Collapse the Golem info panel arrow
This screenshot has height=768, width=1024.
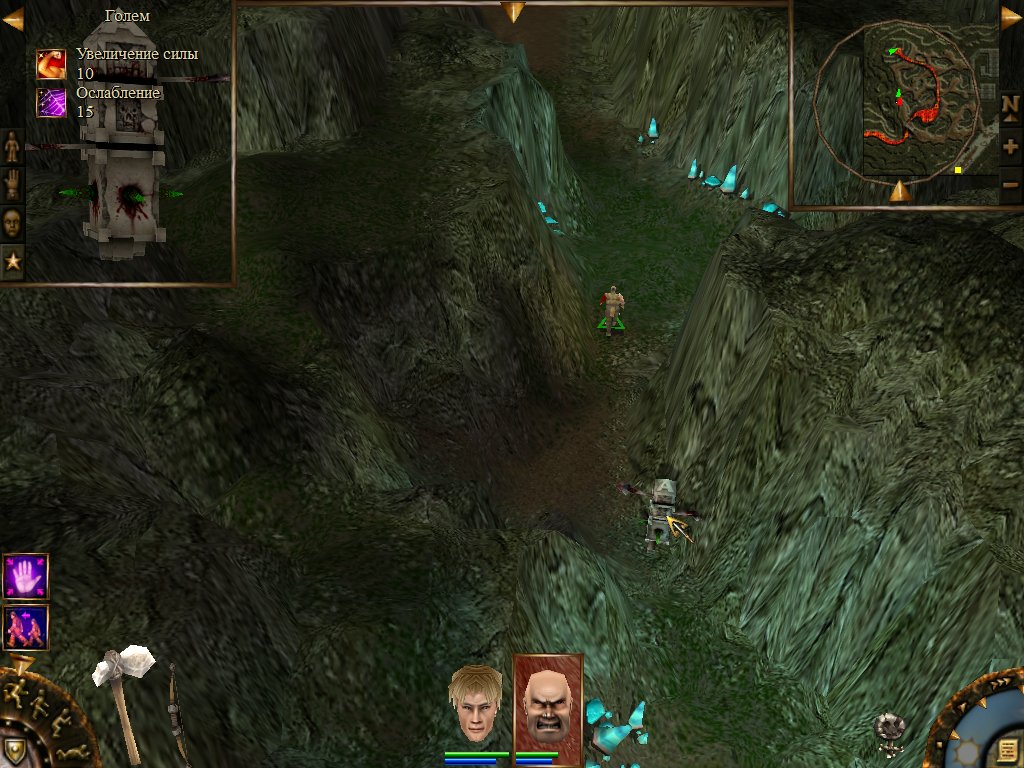click(11, 18)
